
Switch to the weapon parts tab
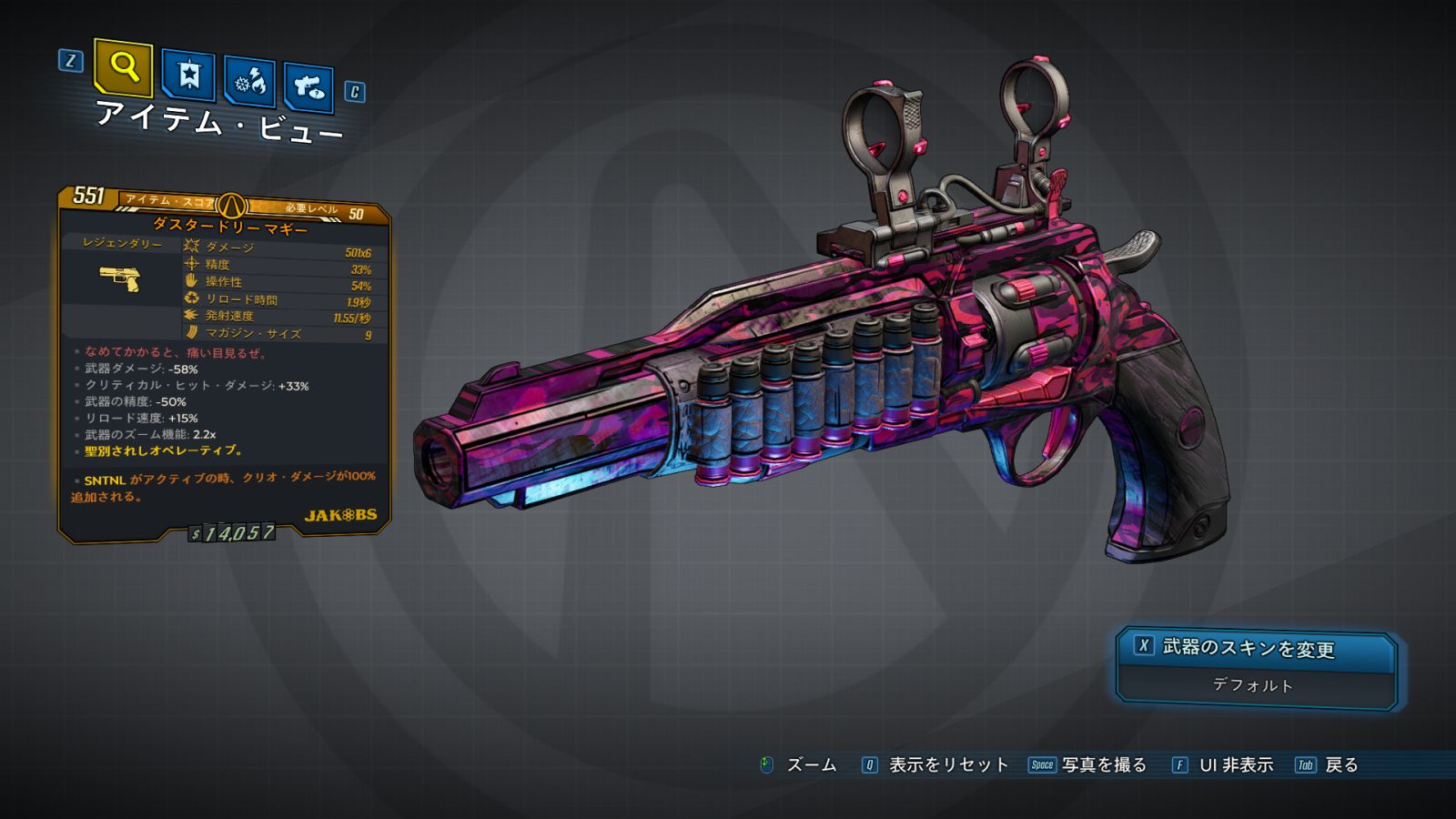(308, 87)
